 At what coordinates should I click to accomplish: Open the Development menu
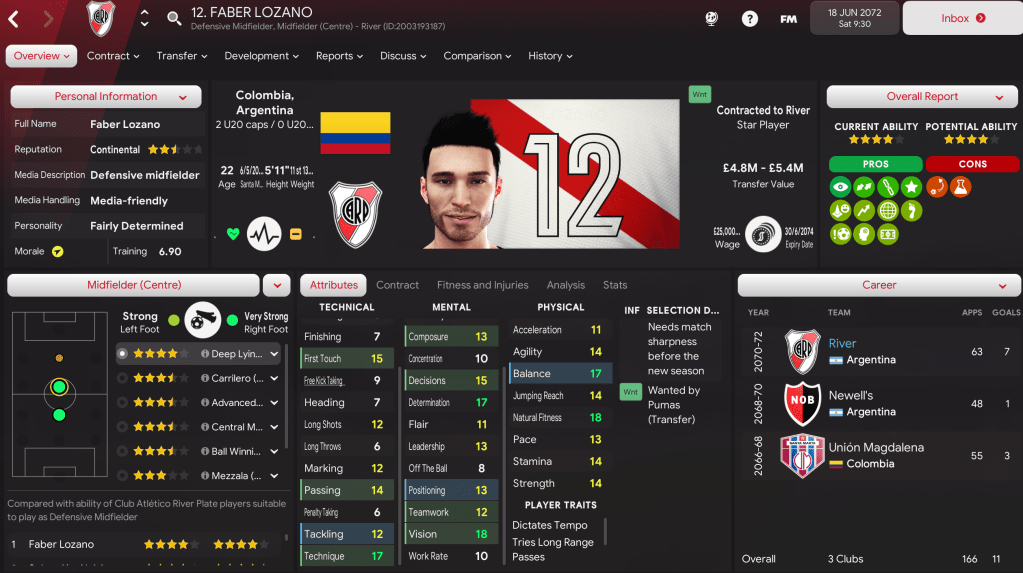point(262,56)
